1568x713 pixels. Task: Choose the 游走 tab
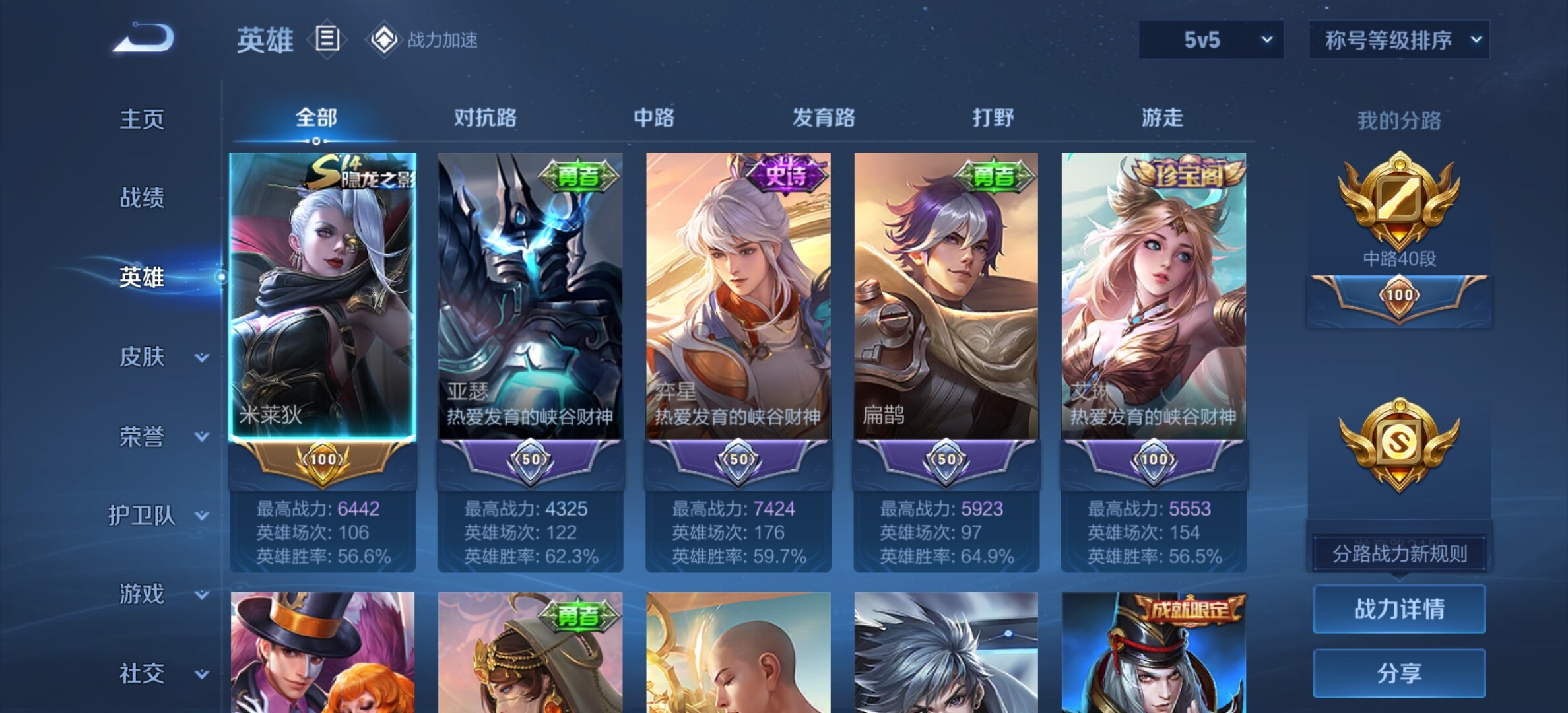[1162, 118]
